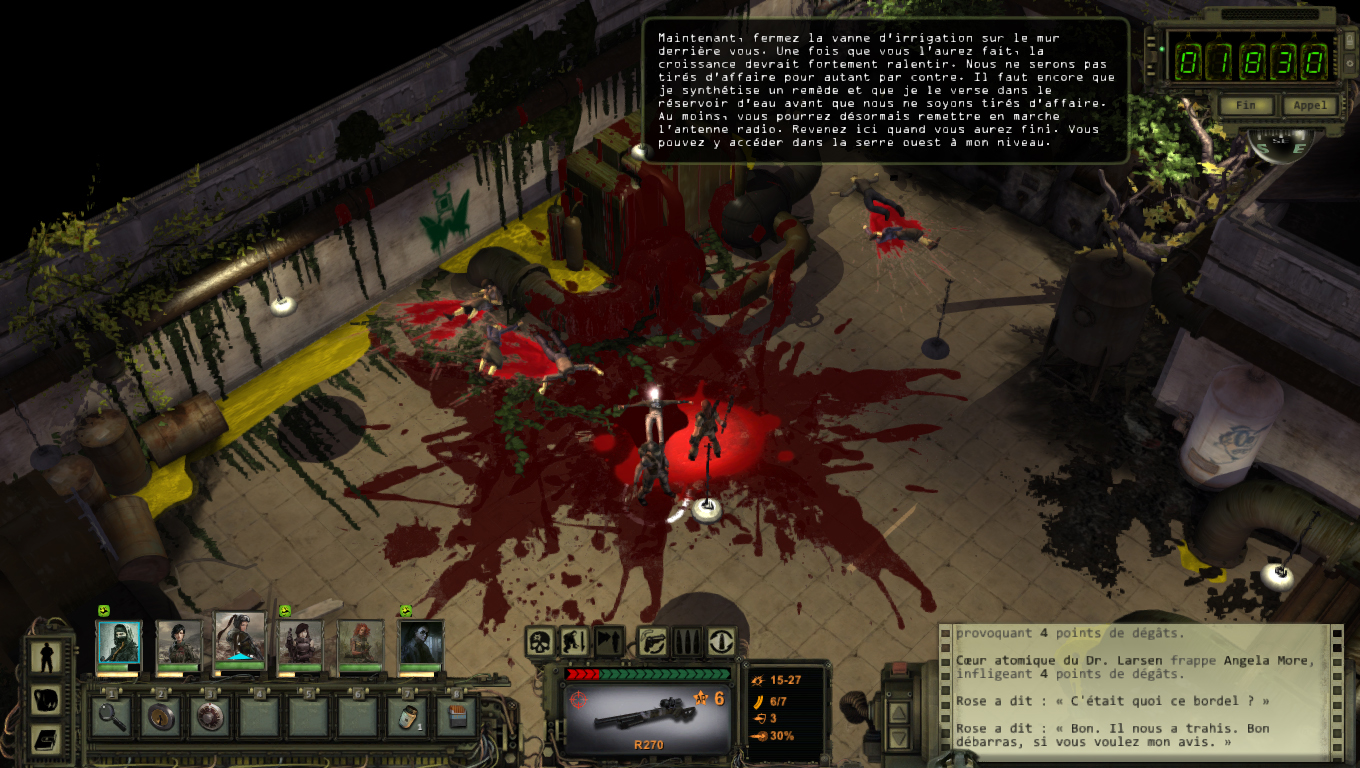Open the character sheet silhouette icon
This screenshot has height=768, width=1360.
tap(46, 657)
